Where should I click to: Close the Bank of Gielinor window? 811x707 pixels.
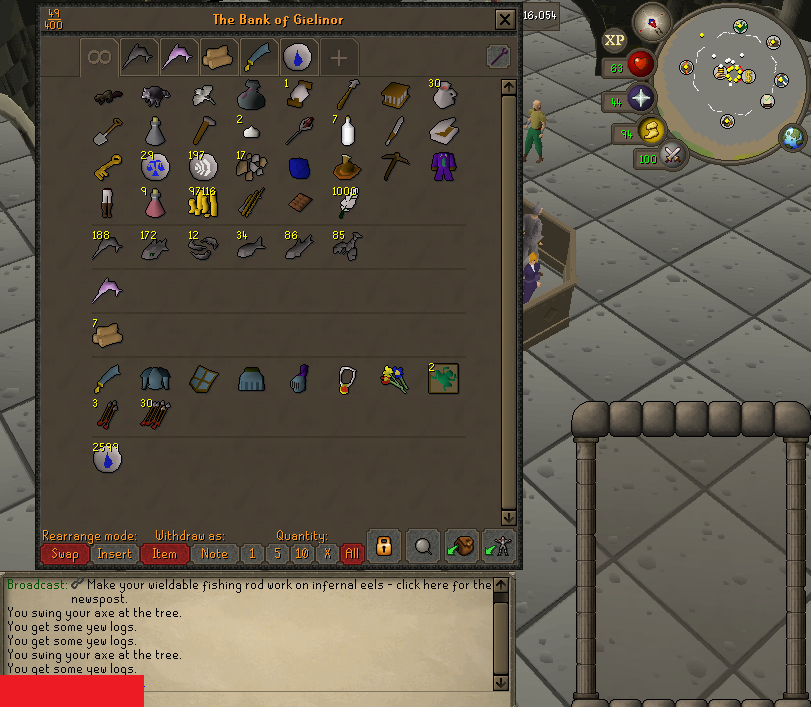pyautogui.click(x=504, y=19)
